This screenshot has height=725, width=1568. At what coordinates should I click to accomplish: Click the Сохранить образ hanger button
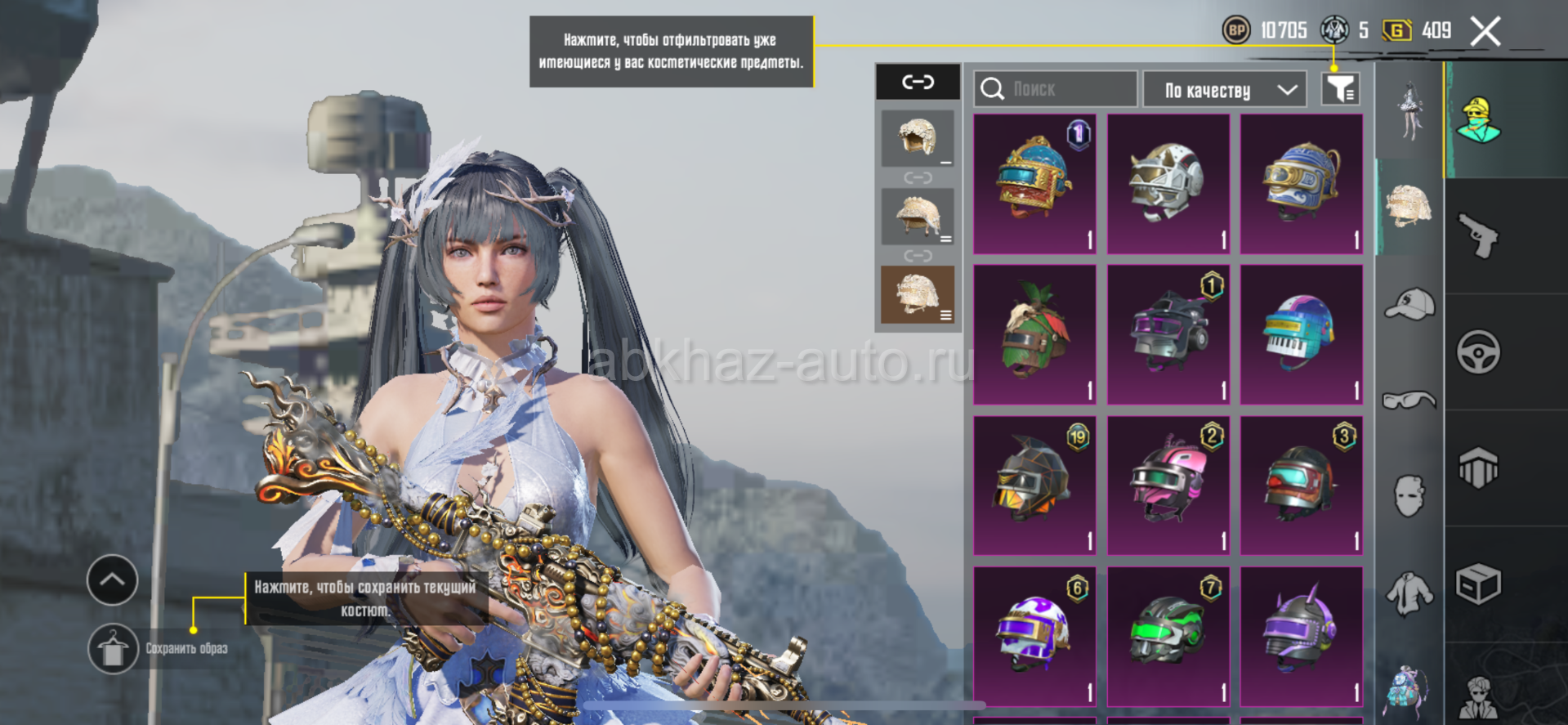[x=113, y=649]
